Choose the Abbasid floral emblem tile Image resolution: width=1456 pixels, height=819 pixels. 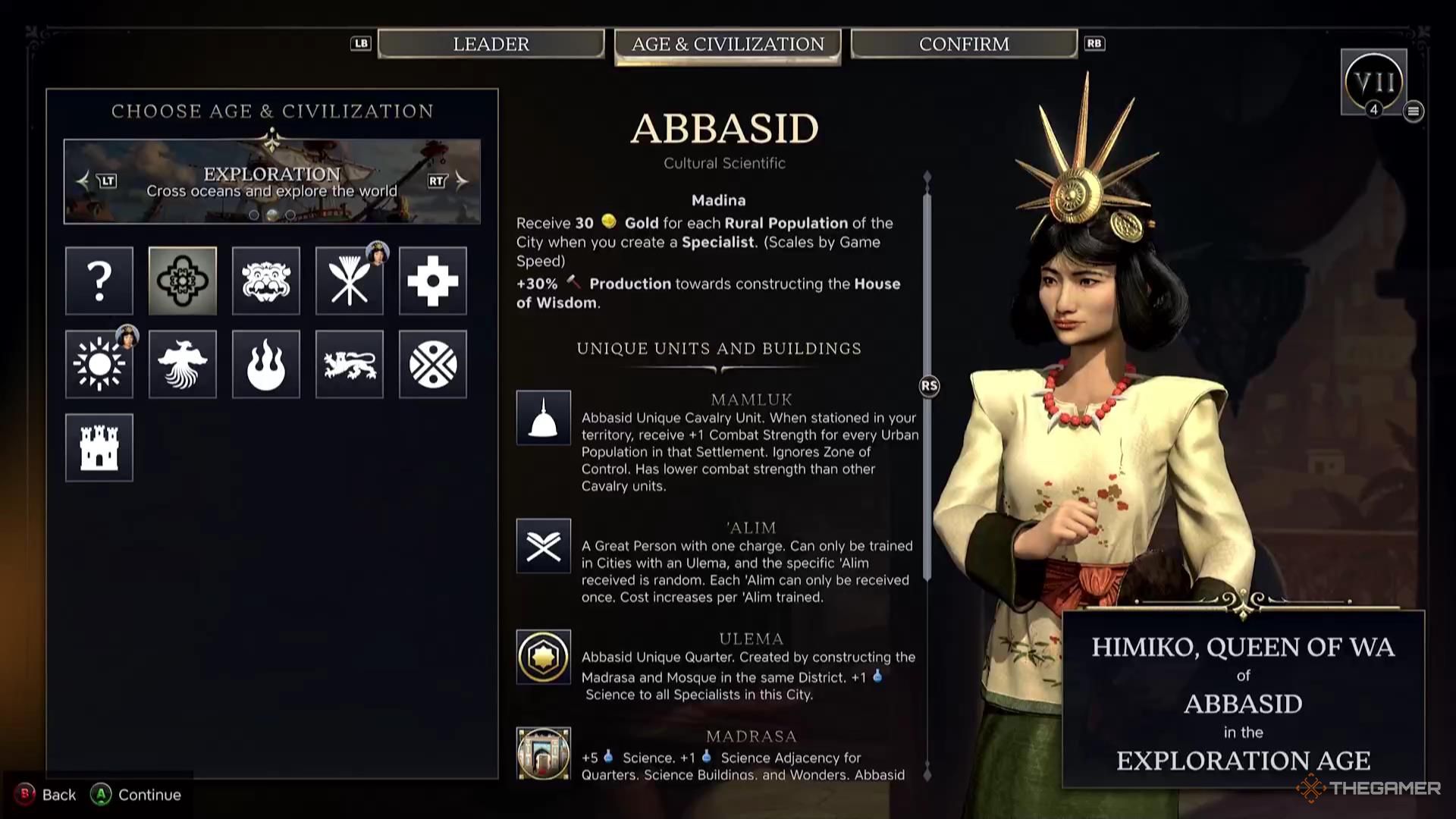tap(183, 281)
